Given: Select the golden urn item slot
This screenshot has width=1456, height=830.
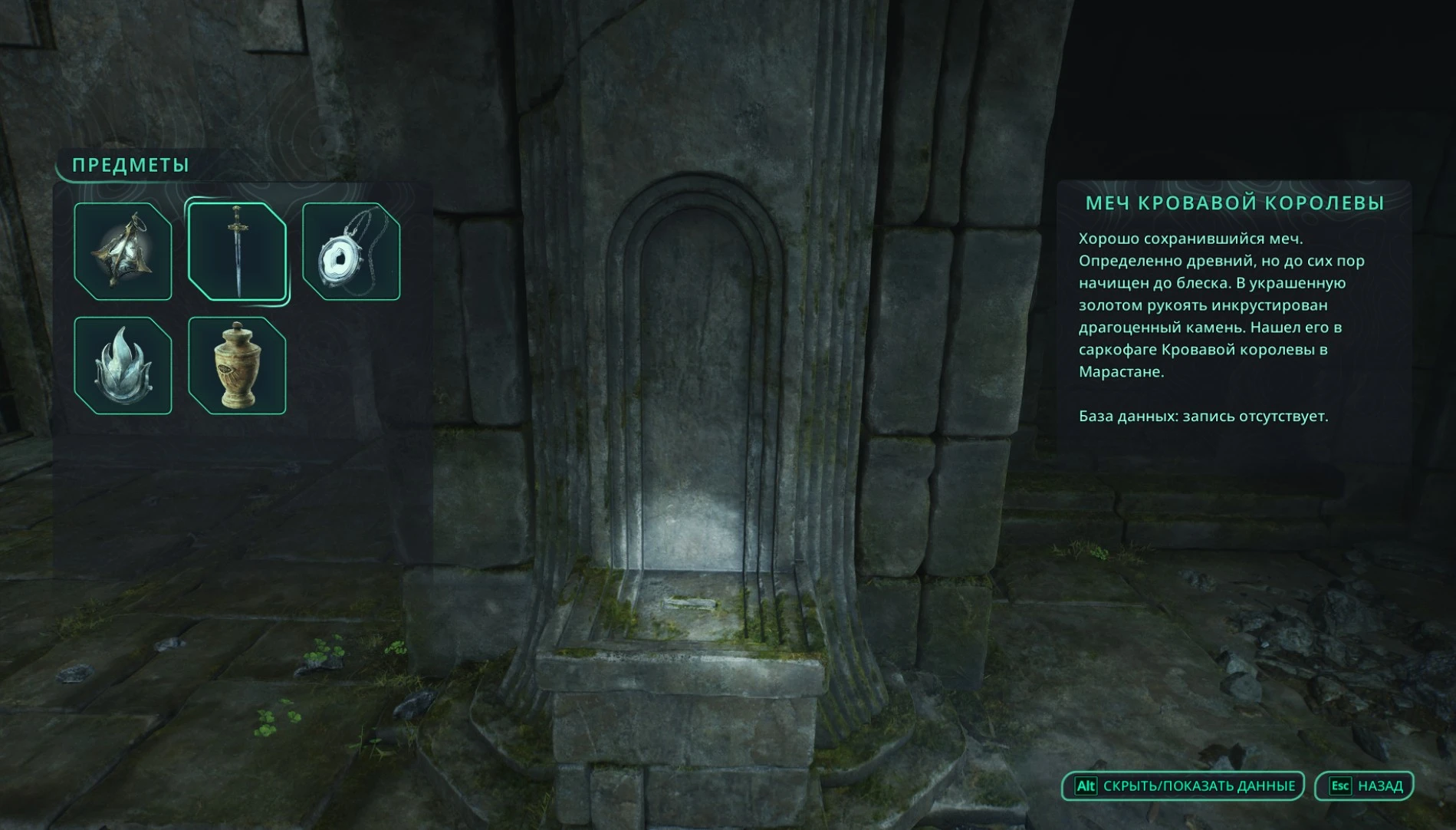Looking at the screenshot, I should click(x=237, y=365).
